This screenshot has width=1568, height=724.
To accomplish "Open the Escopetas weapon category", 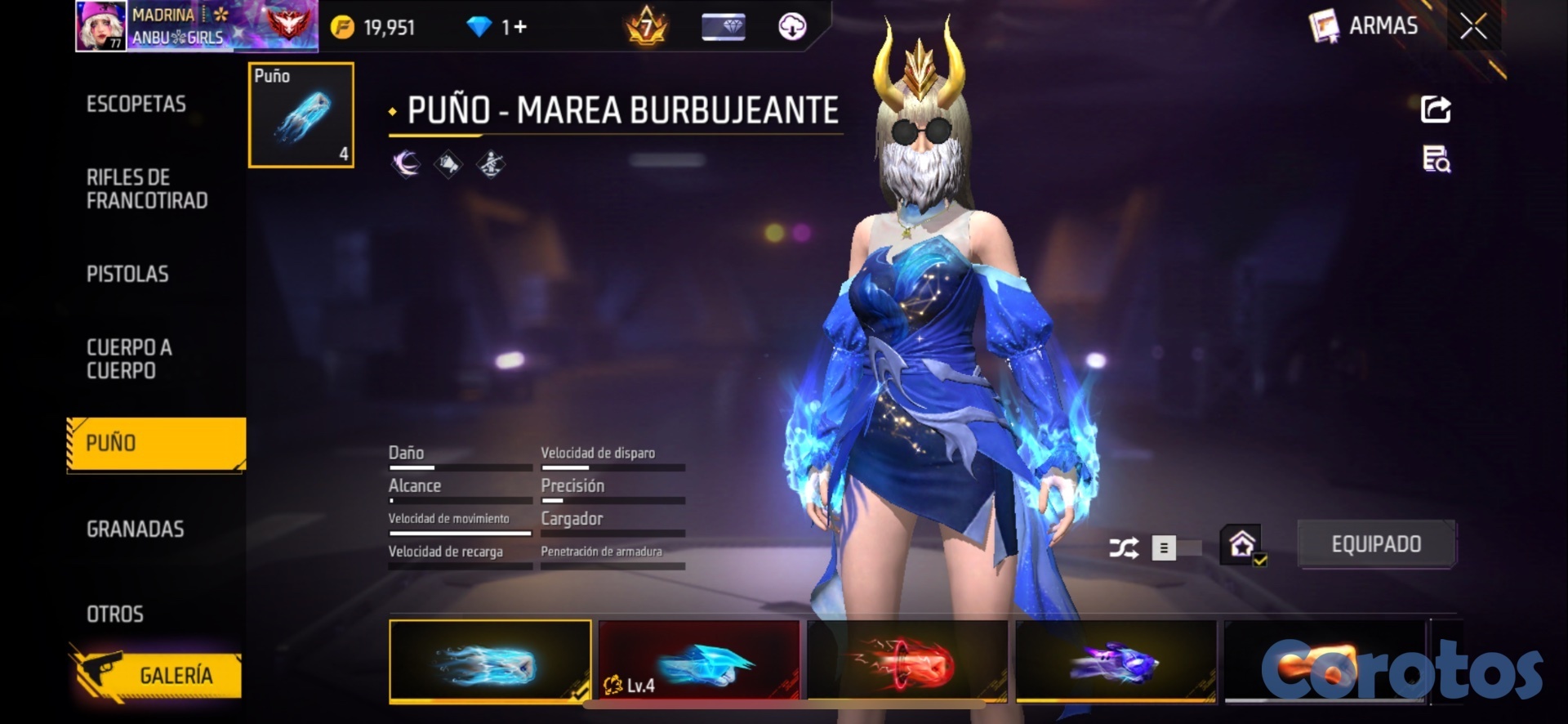I will click(136, 105).
